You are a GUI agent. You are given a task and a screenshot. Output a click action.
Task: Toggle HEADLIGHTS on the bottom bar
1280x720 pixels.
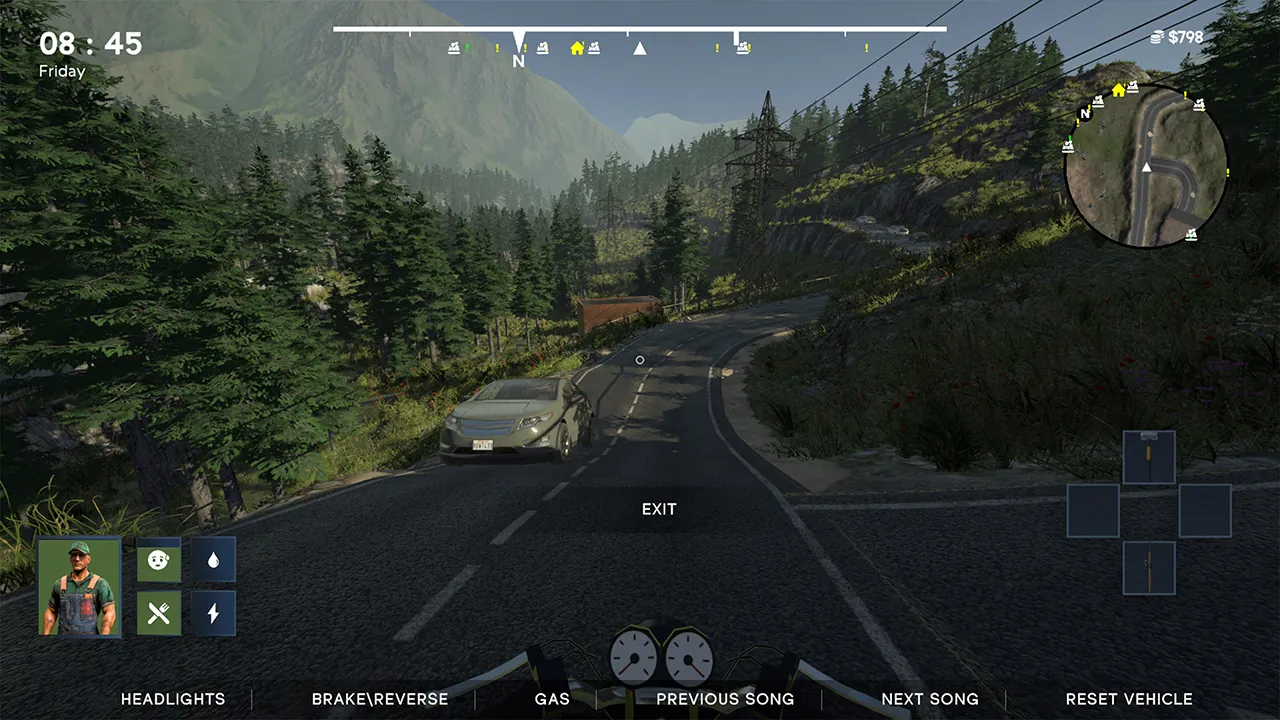pyautogui.click(x=172, y=699)
